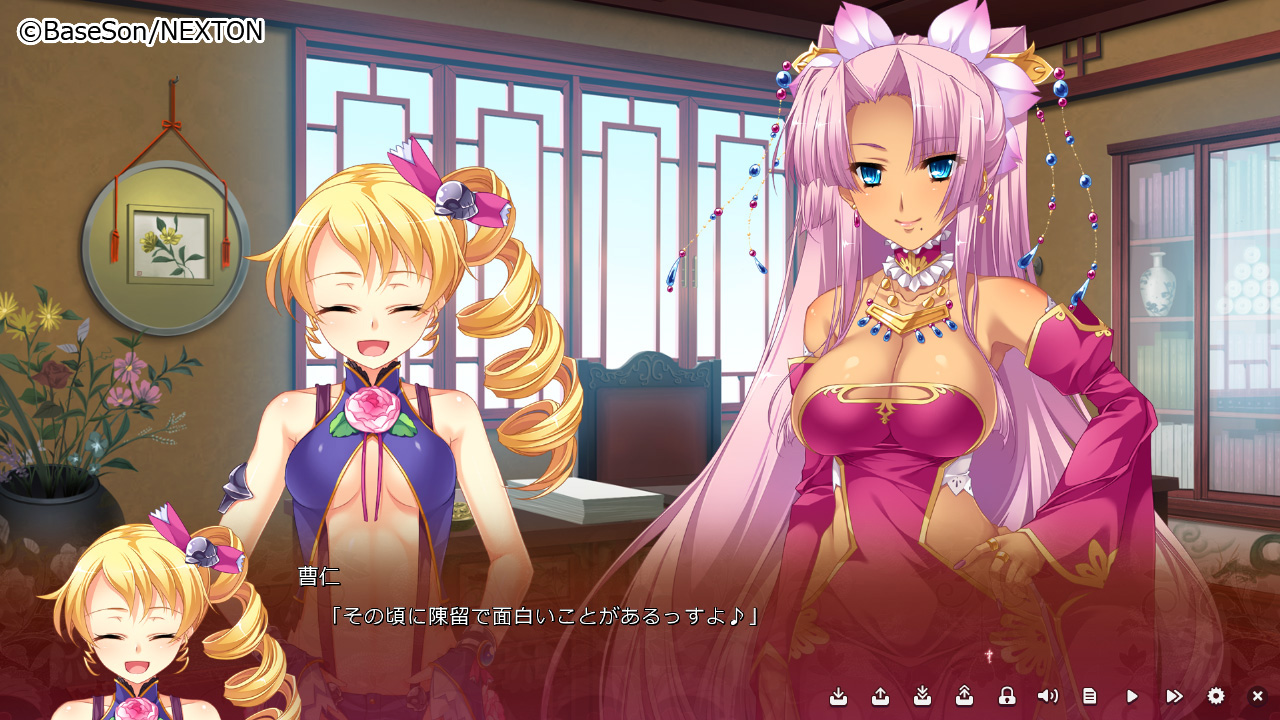Quick save using the double-down-arrow icon

tap(923, 696)
